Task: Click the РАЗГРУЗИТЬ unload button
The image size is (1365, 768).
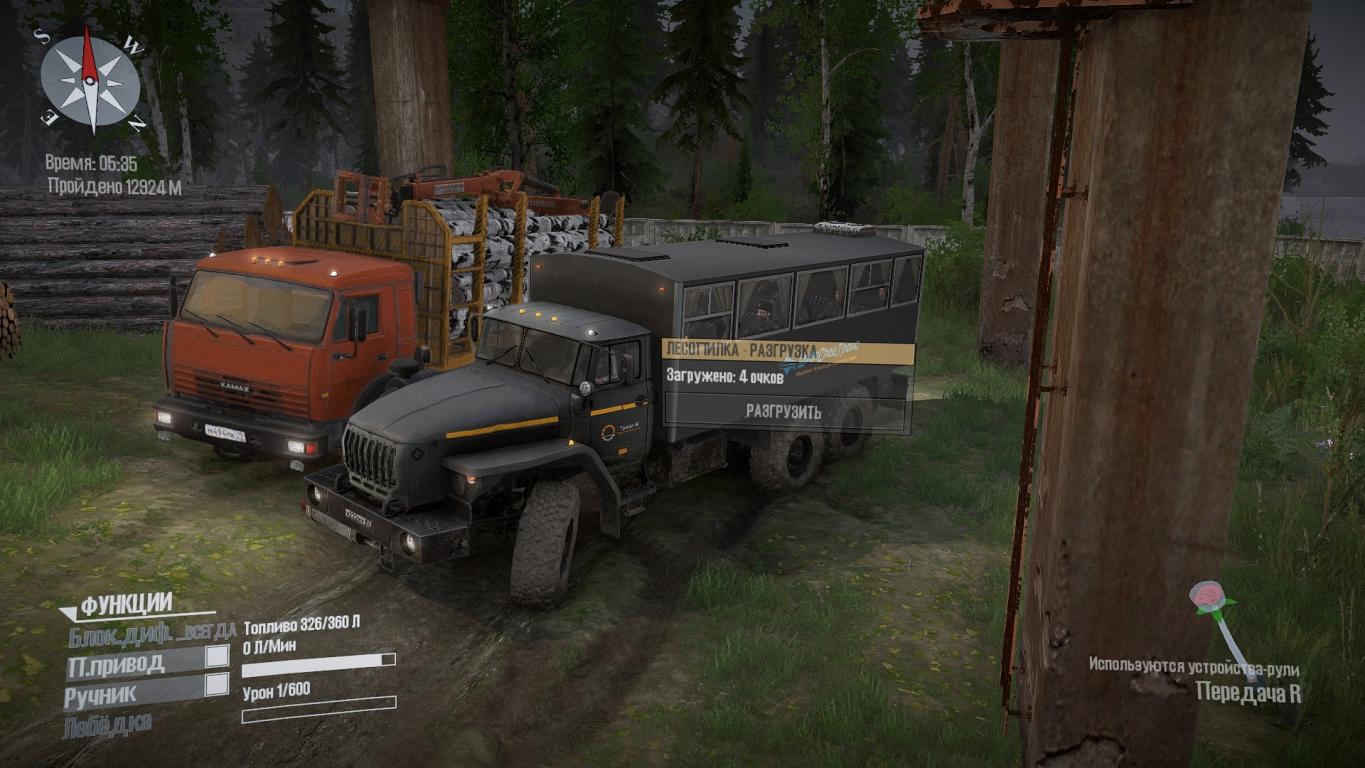Action: coord(784,412)
